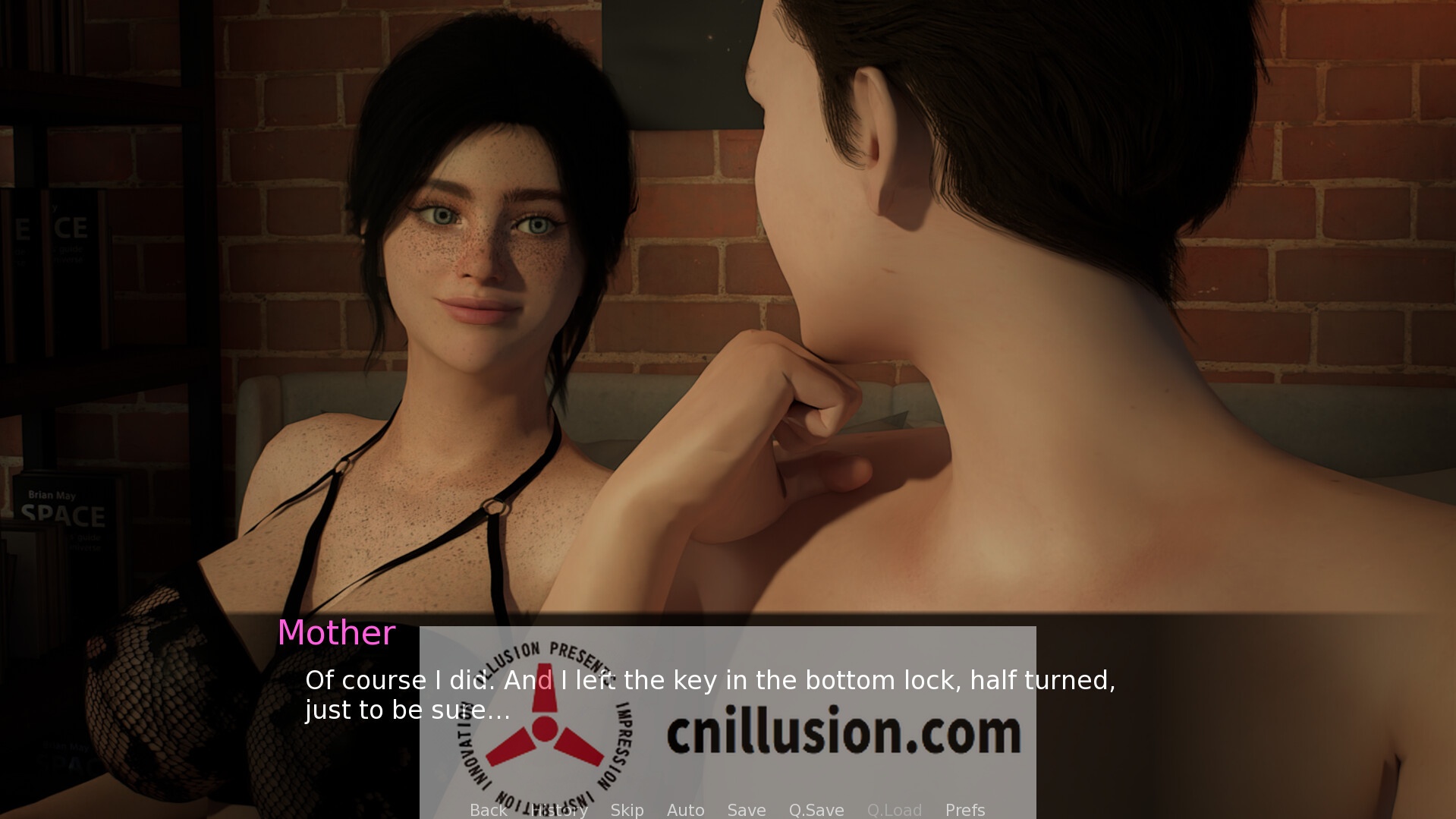Open the dialogue History log
Screen dimensions: 1456x819
click(559, 810)
